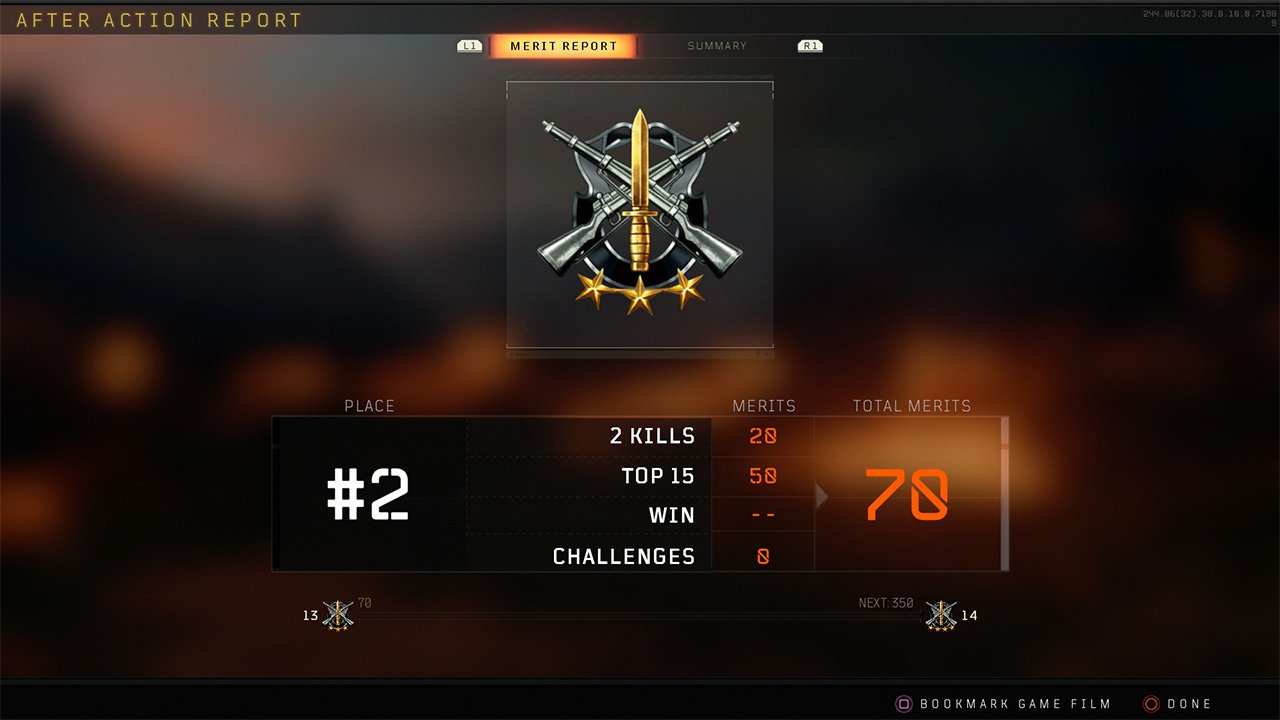
Task: Click the arrow pointing to Total Merits
Action: click(821, 495)
